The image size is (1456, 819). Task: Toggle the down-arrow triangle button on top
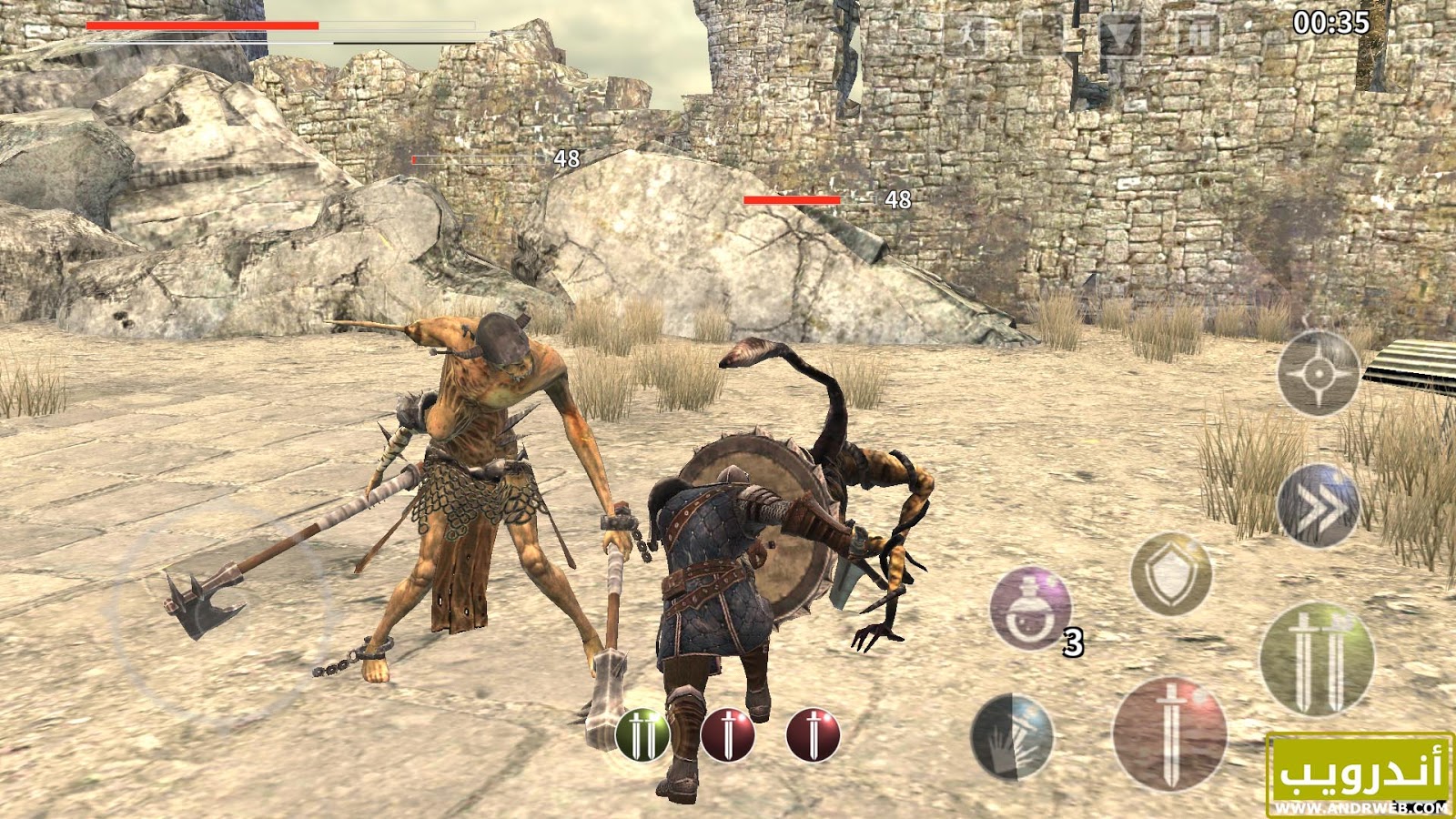[x=1121, y=35]
